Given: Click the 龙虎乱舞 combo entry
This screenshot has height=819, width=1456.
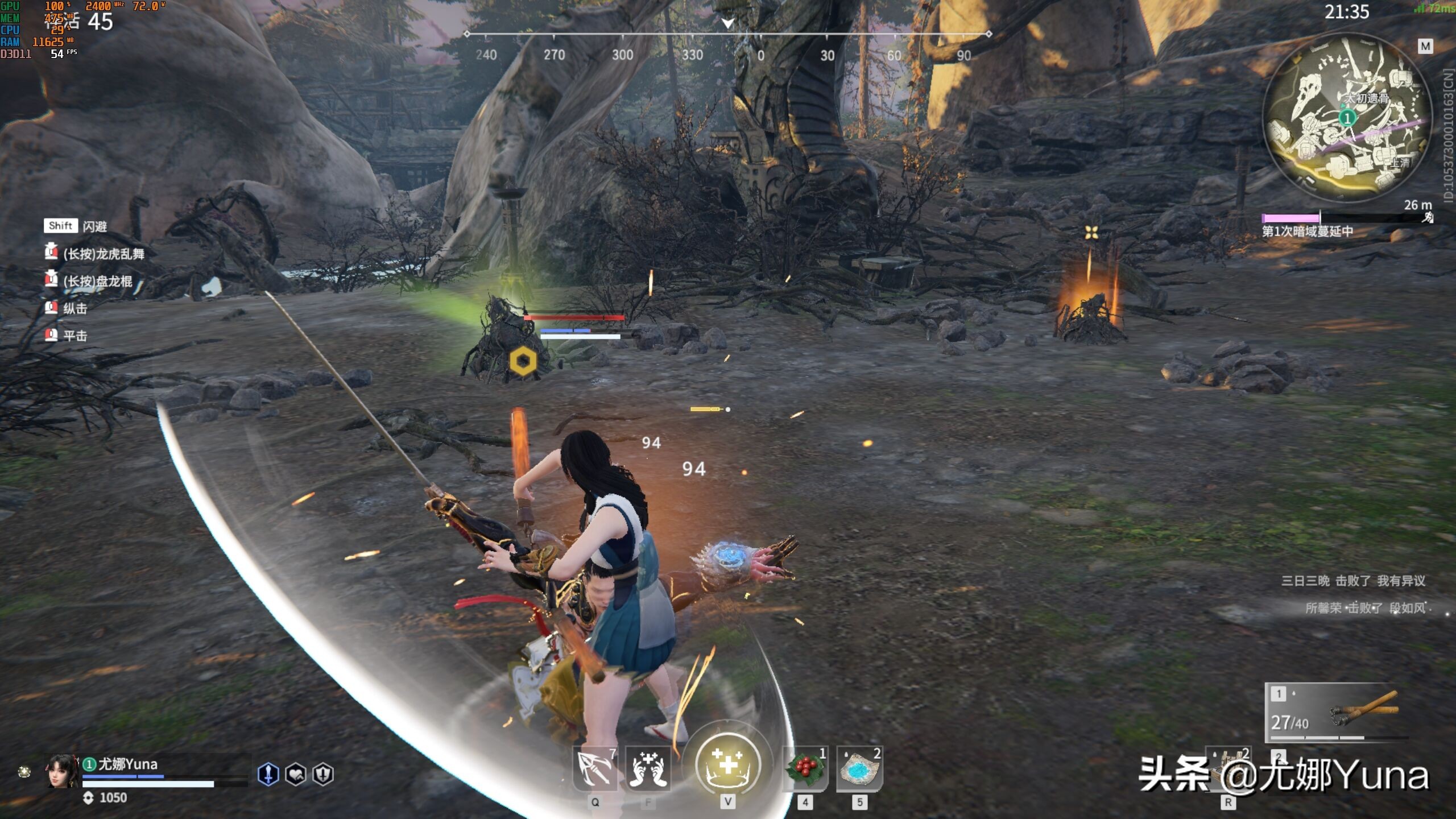Looking at the screenshot, I should pyautogui.click(x=102, y=254).
